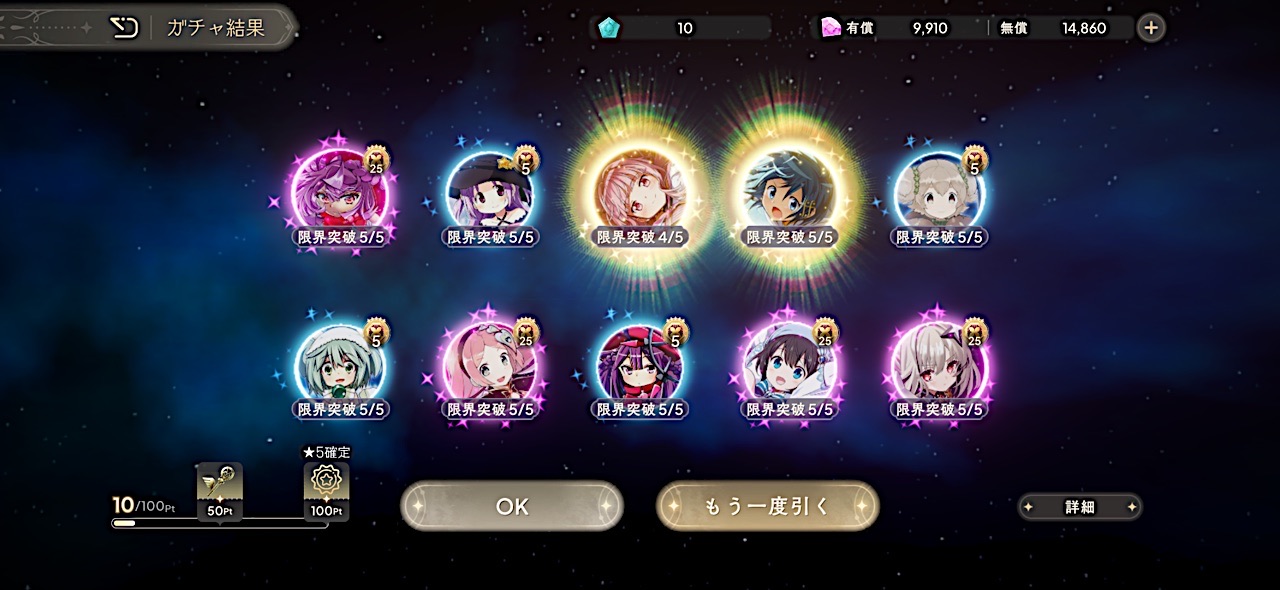Select the red-hooded dark-haired character portrait
This screenshot has height=590, width=1280.
[640, 362]
